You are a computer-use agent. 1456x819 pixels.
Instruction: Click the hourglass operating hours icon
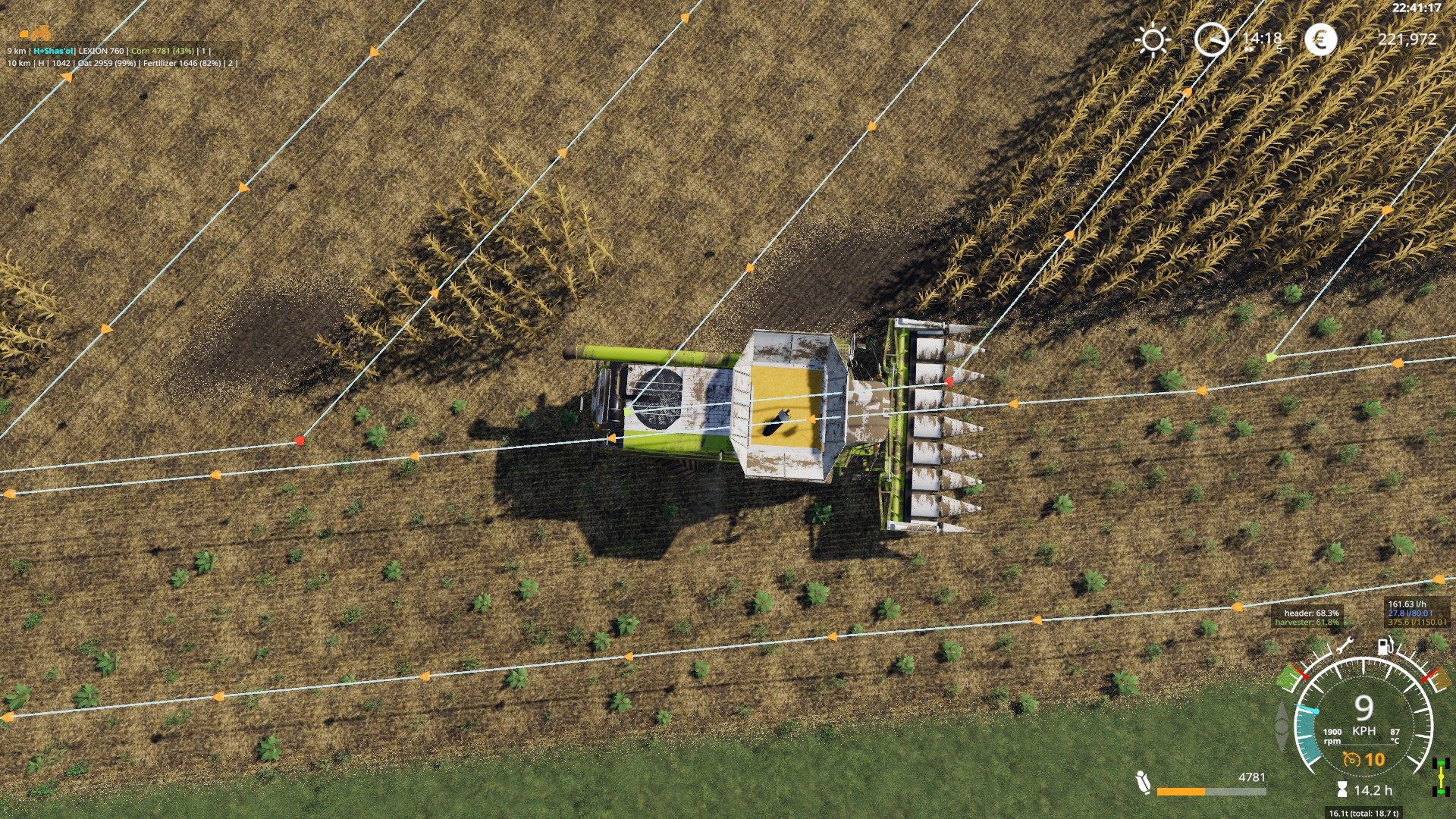pos(1342,790)
